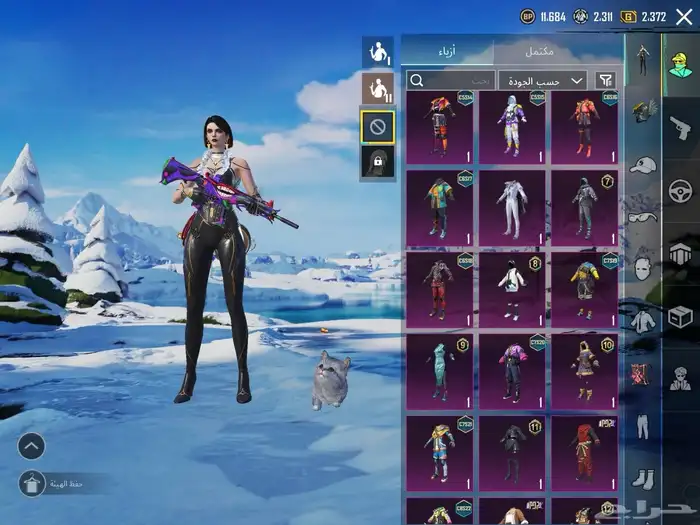The image size is (700, 525).
Task: Open the steering wheel vehicles category
Action: pyautogui.click(x=680, y=190)
